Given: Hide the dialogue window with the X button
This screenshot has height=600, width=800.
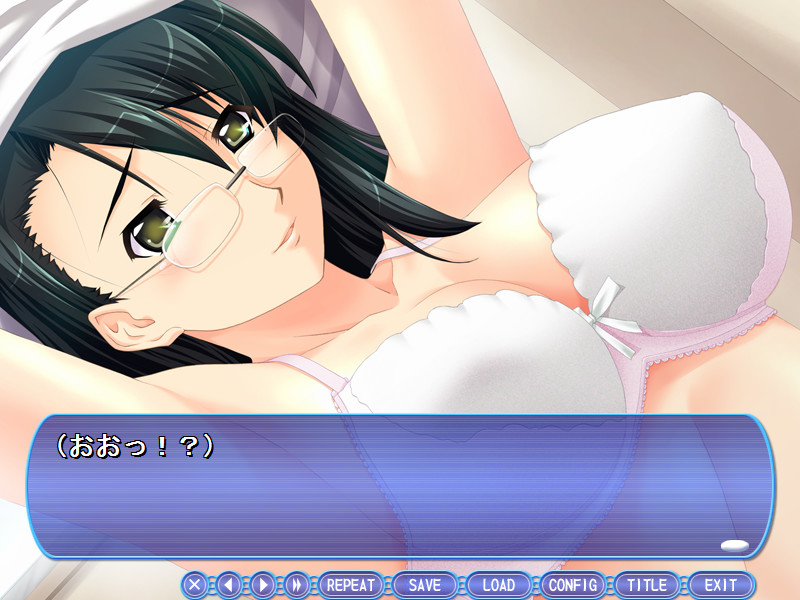Looking at the screenshot, I should coord(195,585).
